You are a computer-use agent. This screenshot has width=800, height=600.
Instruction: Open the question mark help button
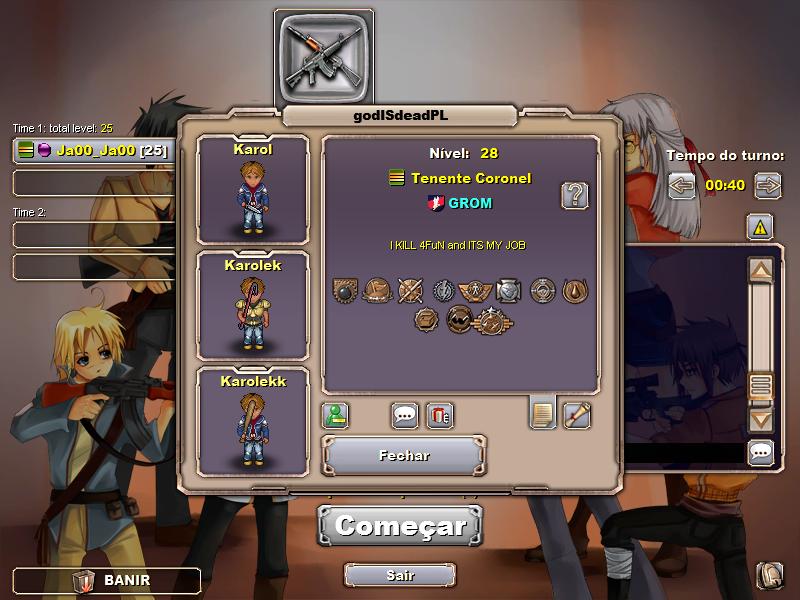coord(574,195)
